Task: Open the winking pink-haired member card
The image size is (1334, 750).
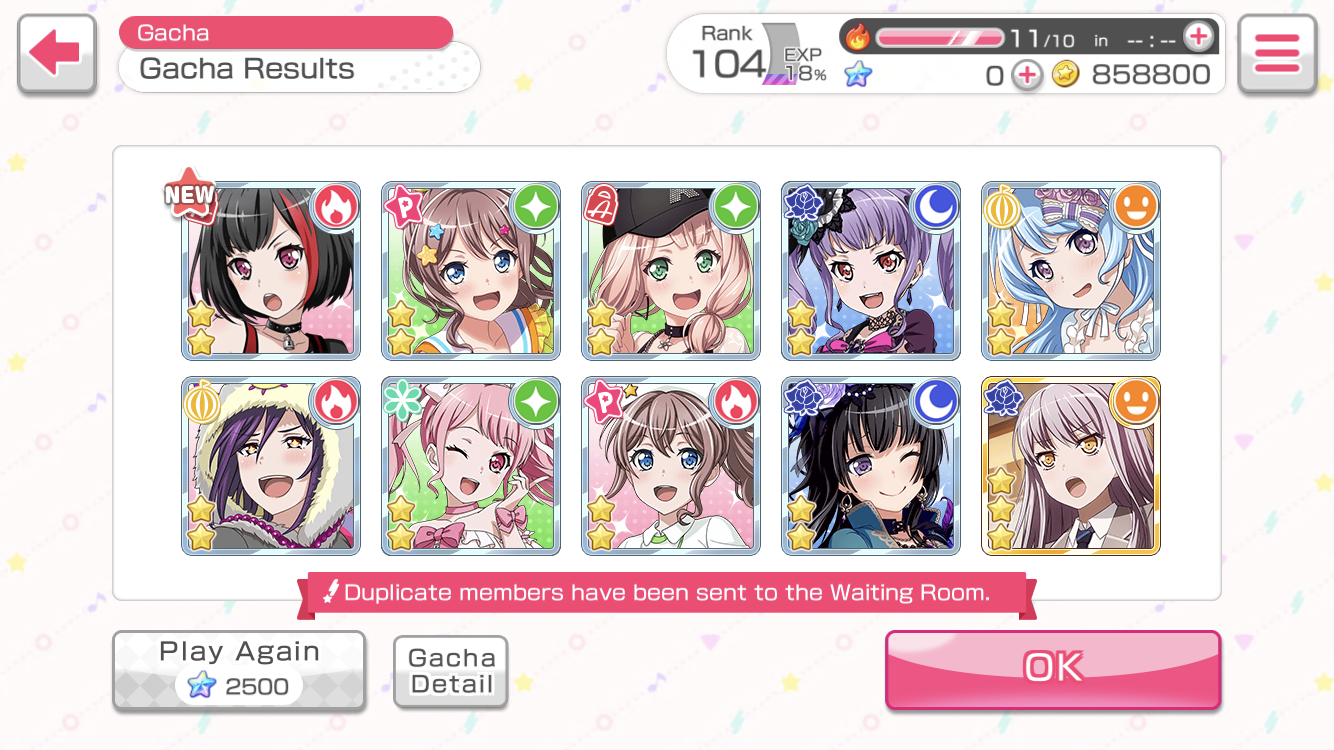Action: [471, 466]
